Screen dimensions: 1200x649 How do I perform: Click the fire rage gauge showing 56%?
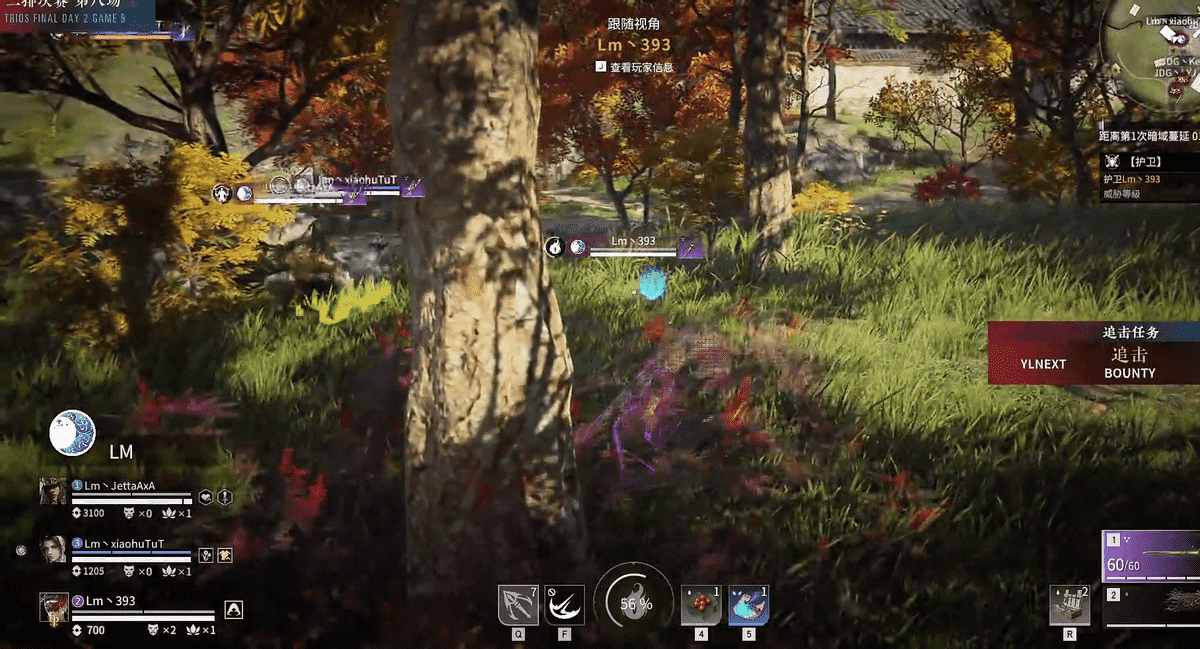635,603
